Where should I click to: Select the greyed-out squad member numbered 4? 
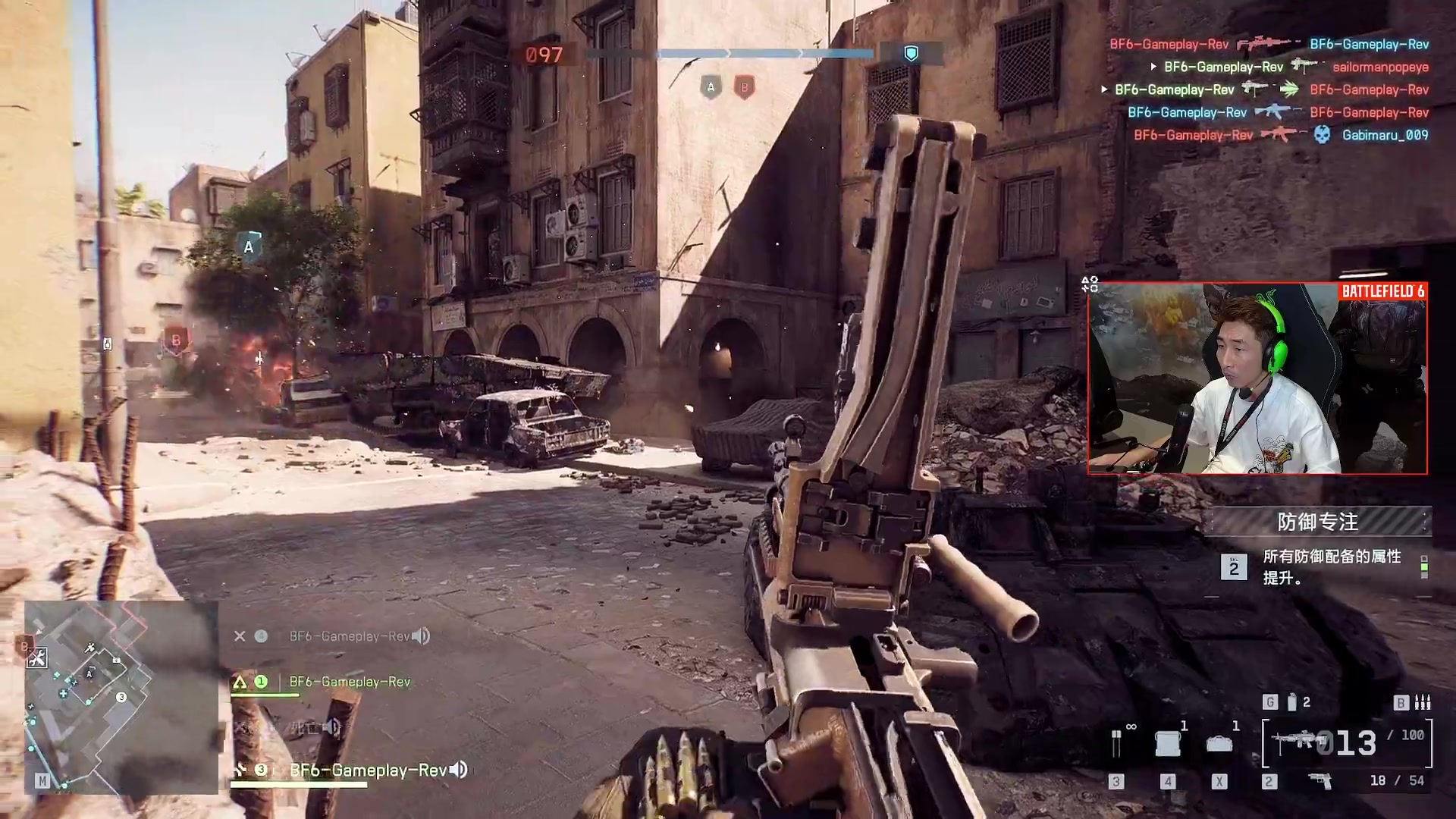pos(303,727)
